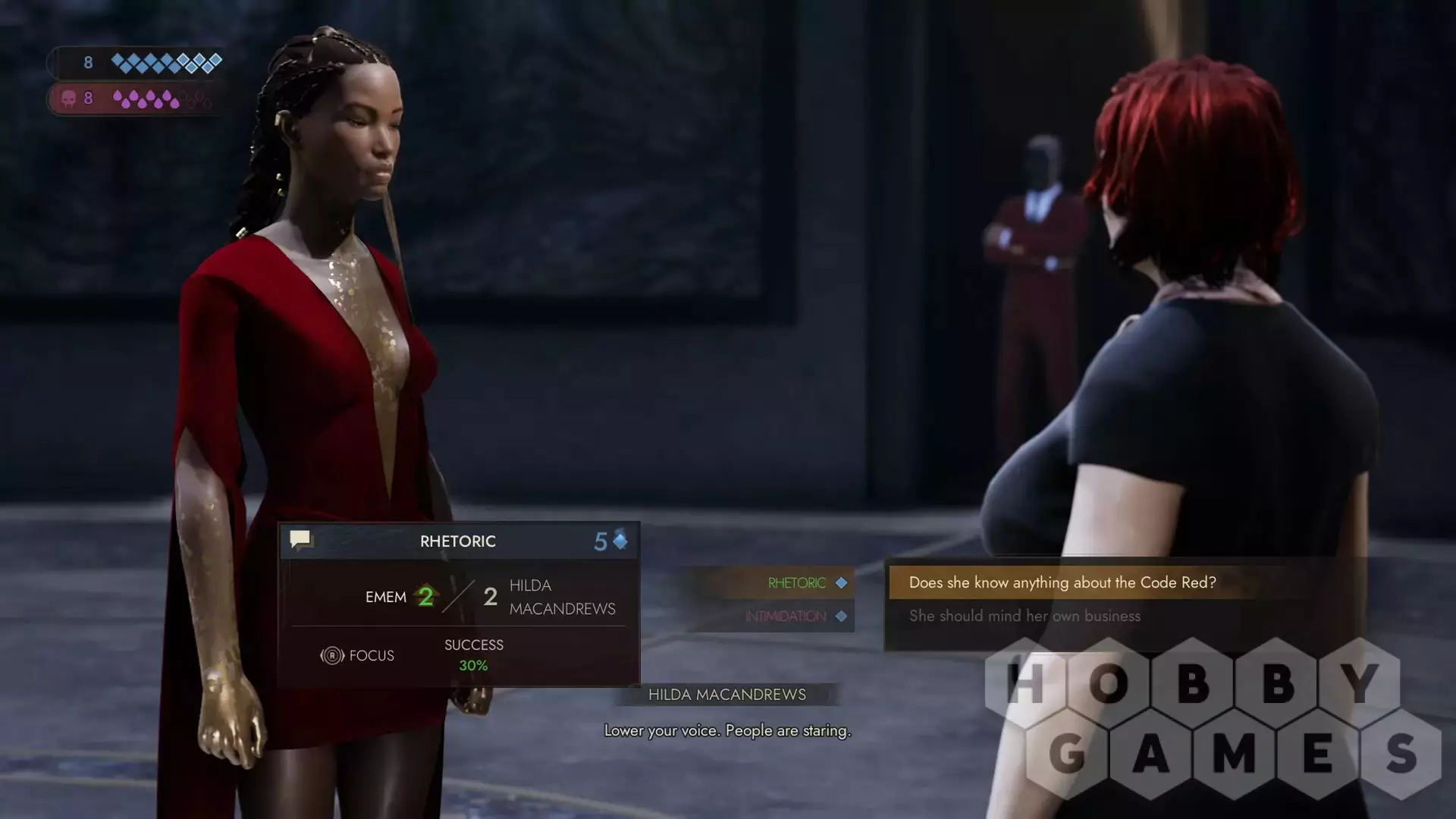The width and height of the screenshot is (1456, 819).
Task: Select "She should mind her own business" reply
Action: coord(1025,616)
